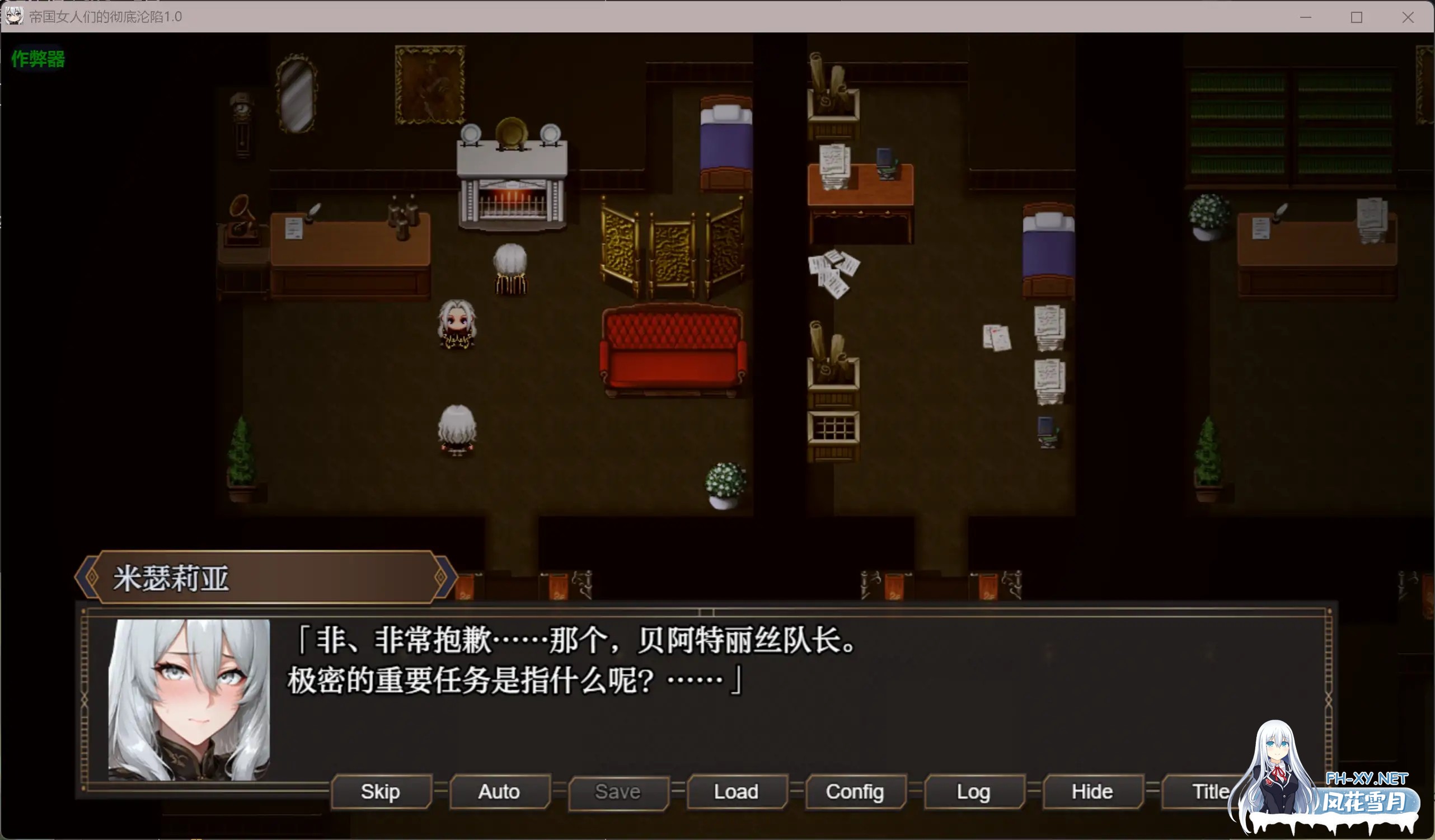Open the message Log history

click(973, 792)
